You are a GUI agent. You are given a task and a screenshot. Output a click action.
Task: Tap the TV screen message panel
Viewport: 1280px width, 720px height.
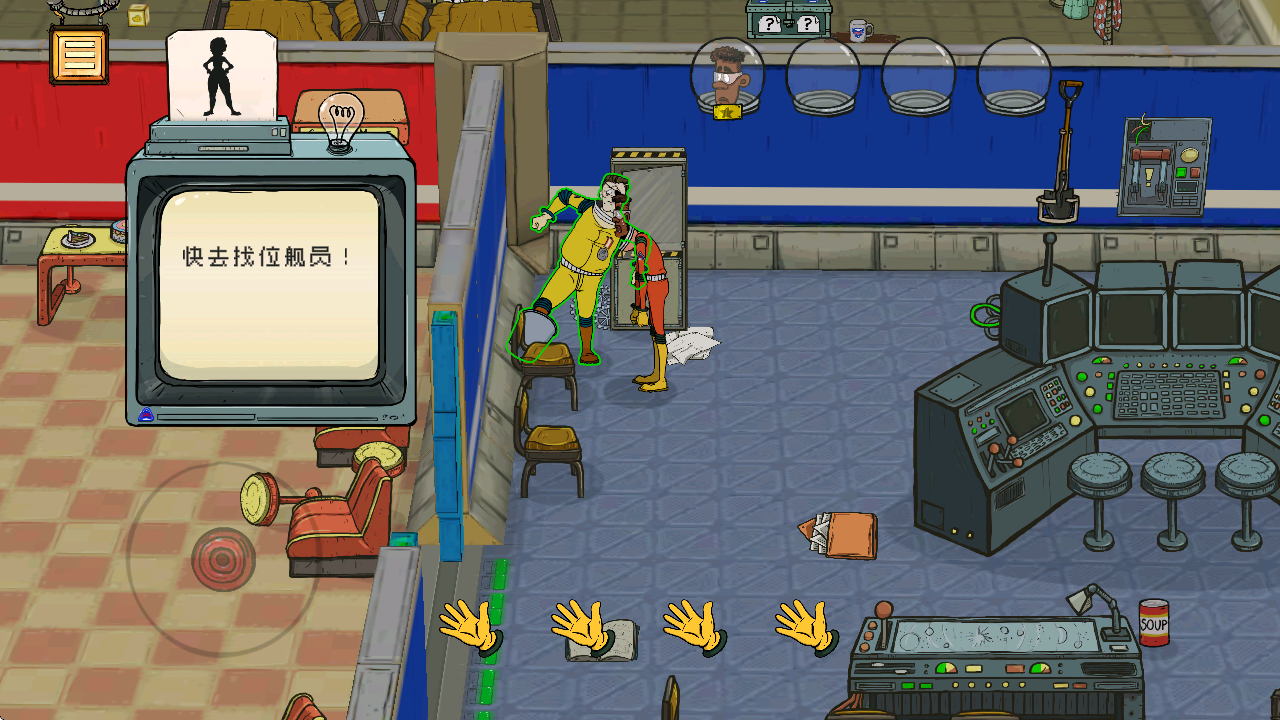(x=270, y=285)
